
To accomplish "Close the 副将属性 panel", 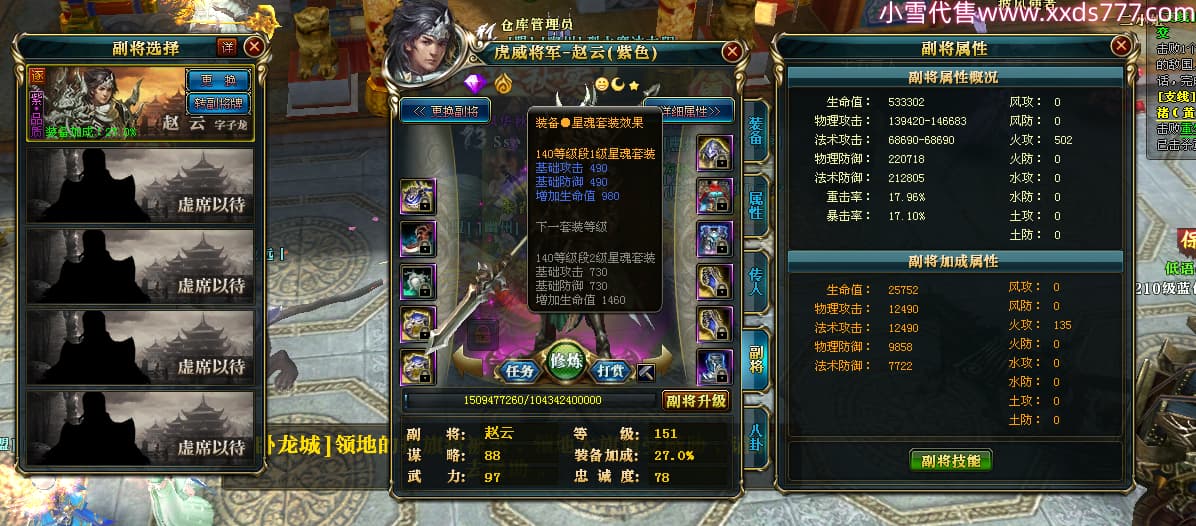I will 1120,47.
